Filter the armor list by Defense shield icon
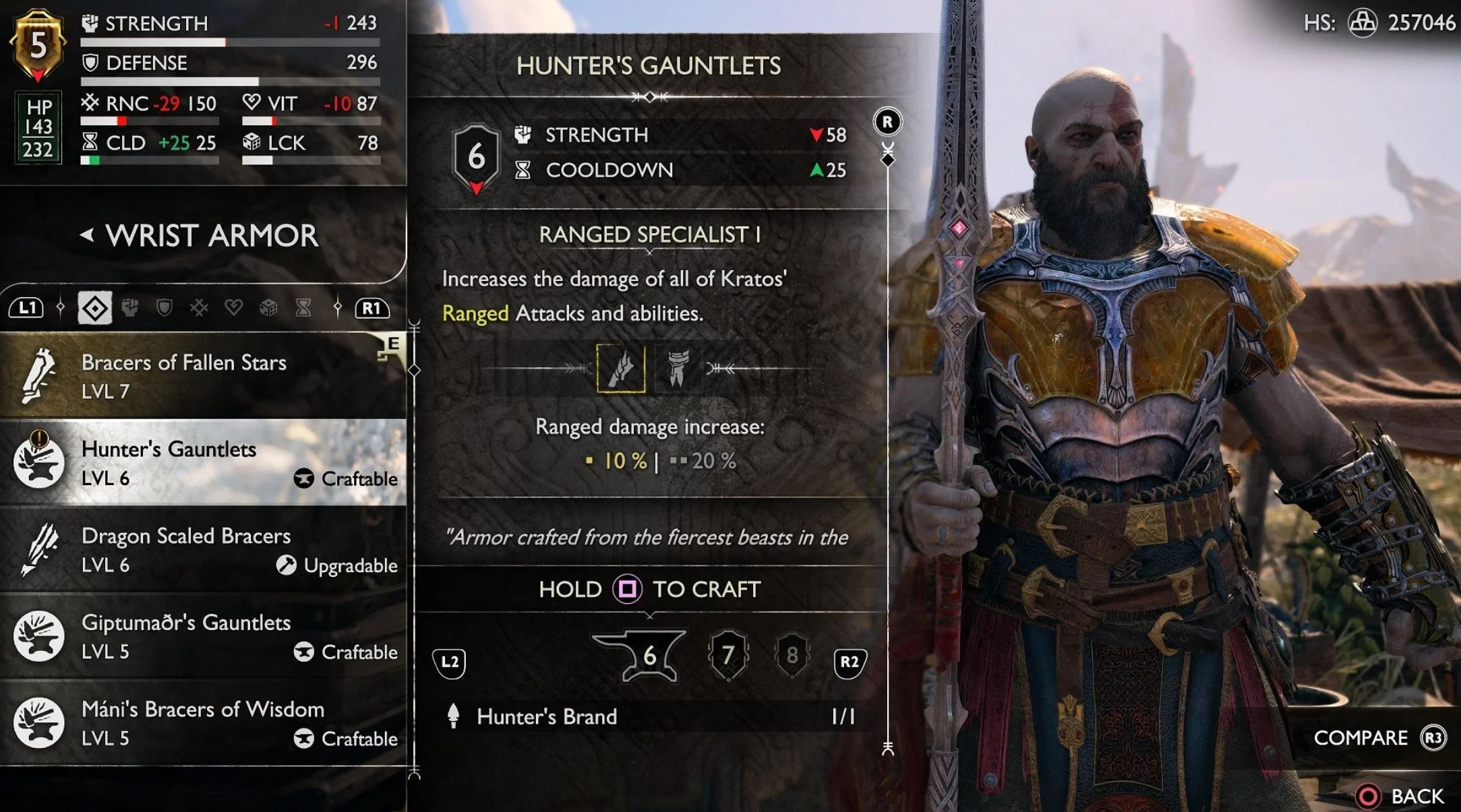The width and height of the screenshot is (1461, 812). [164, 309]
